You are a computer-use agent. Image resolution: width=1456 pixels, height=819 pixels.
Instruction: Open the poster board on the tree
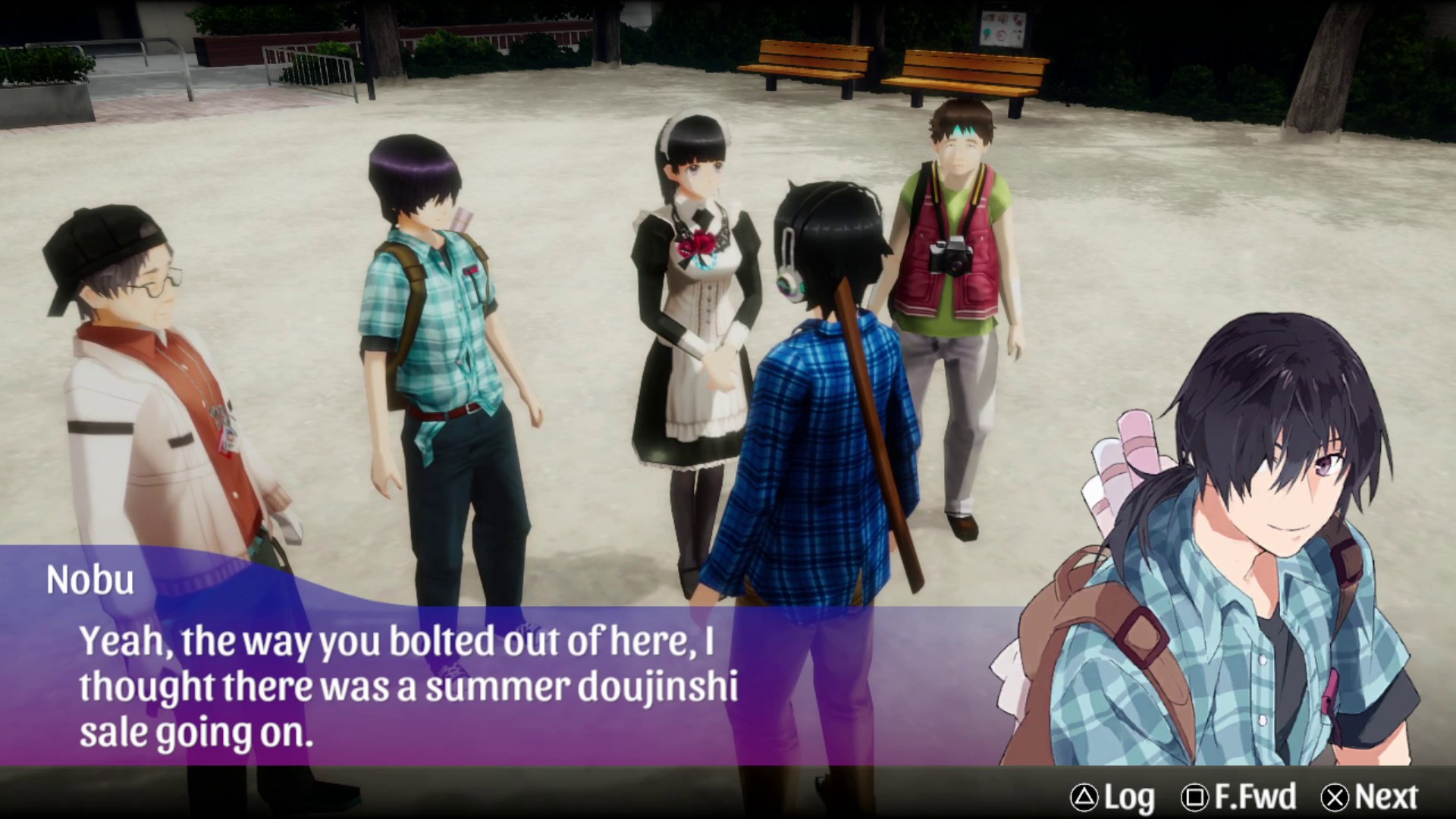1001,30
